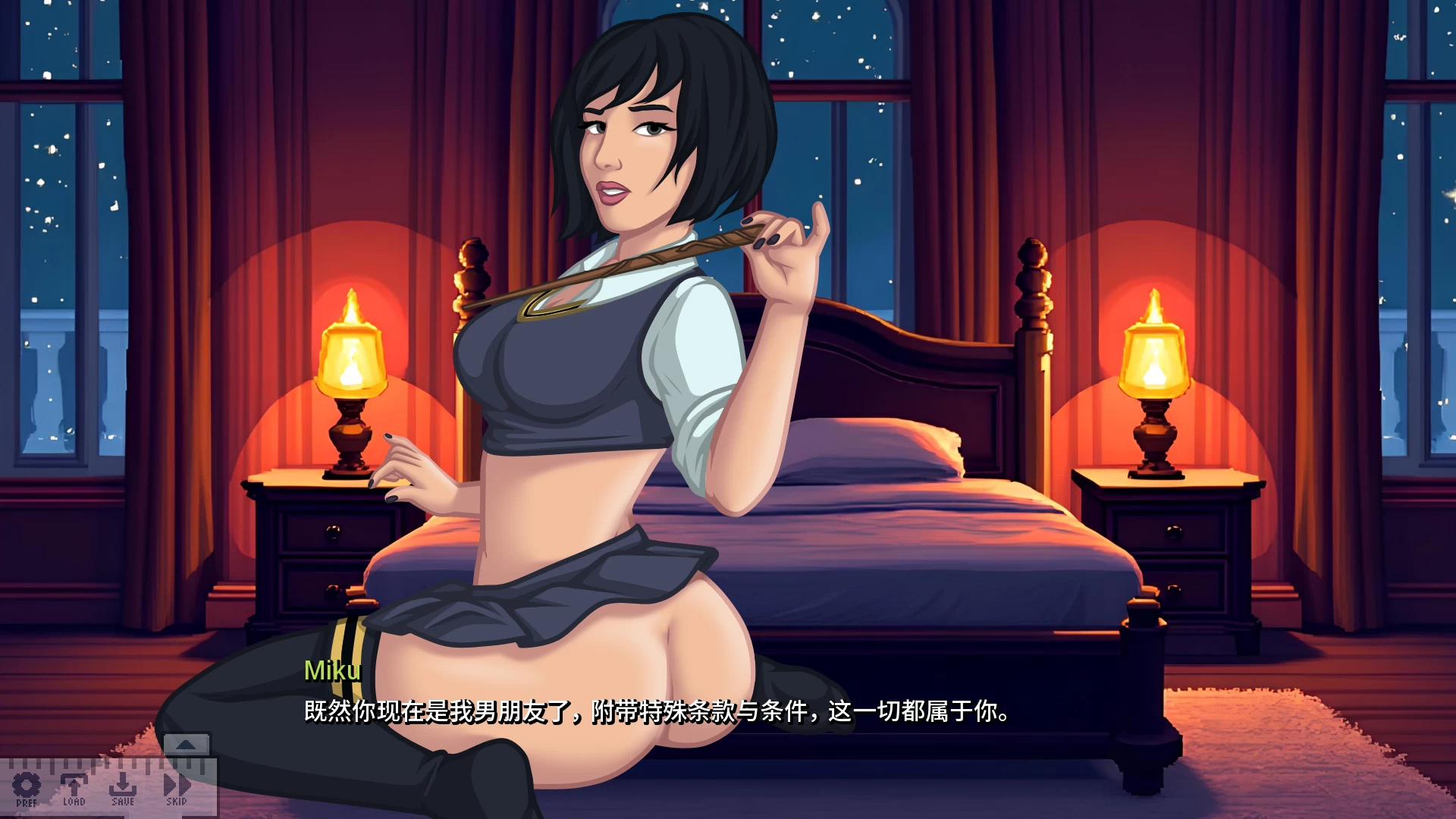
Task: Open the Pref settings gear
Action: click(27, 788)
